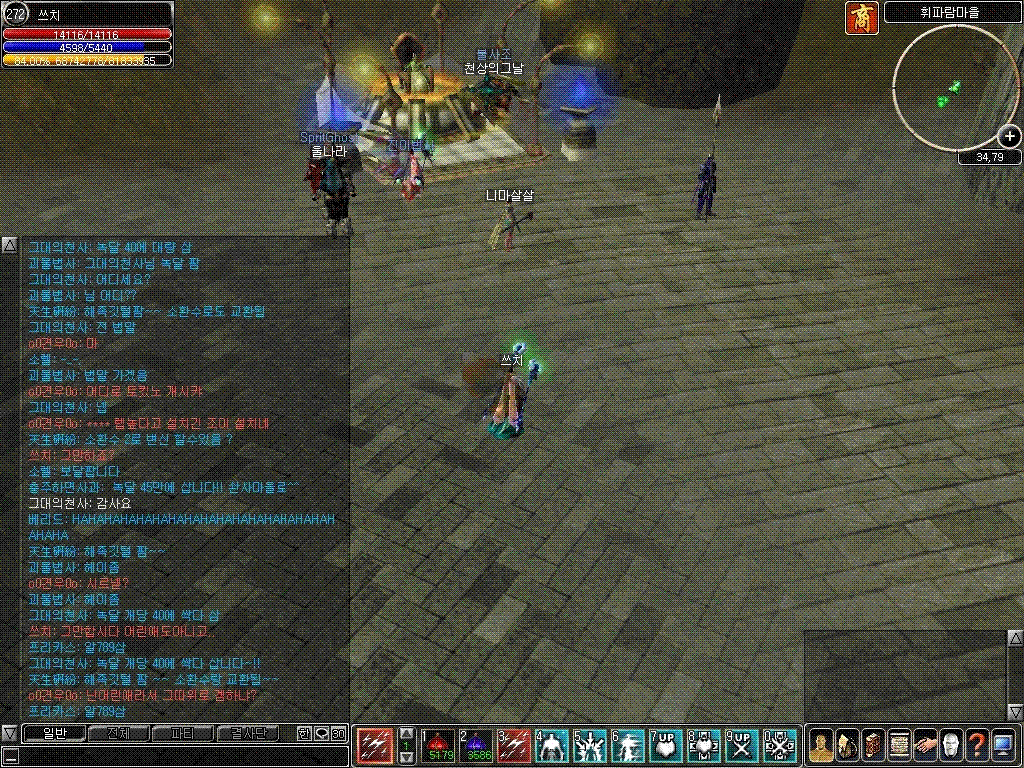Open the inventory bag icon
The image size is (1024, 768).
click(846, 746)
